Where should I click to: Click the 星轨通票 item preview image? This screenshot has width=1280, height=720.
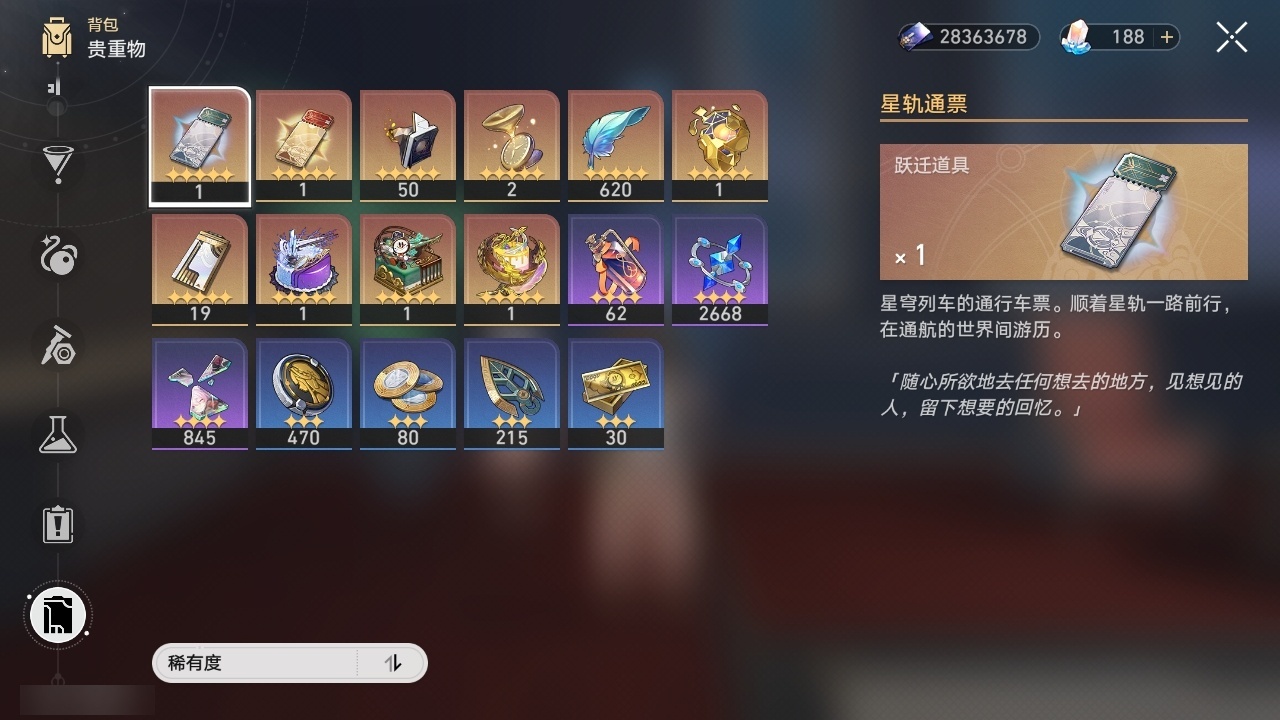1120,210
